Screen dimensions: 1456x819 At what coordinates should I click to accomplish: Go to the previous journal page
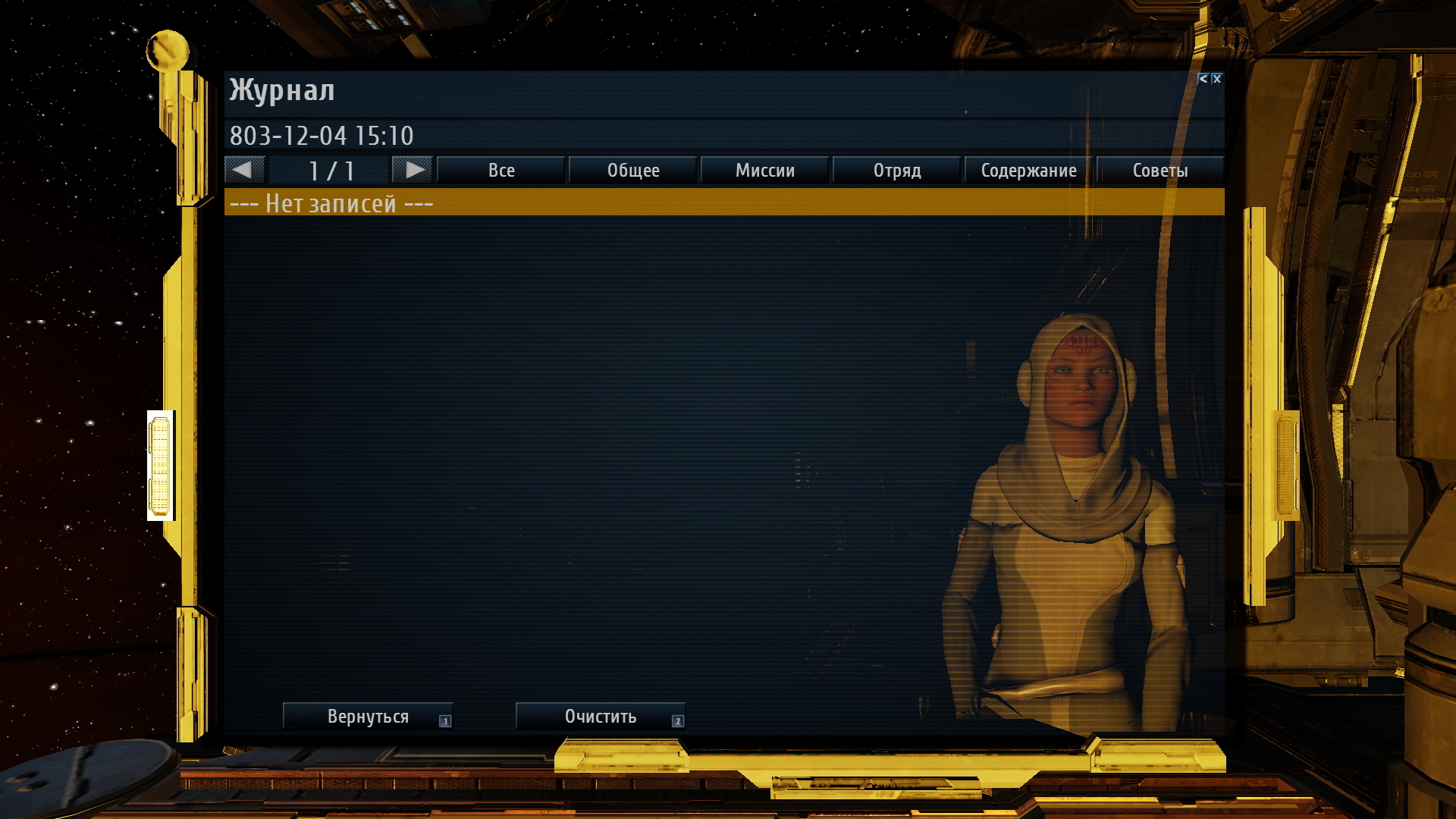click(x=244, y=170)
